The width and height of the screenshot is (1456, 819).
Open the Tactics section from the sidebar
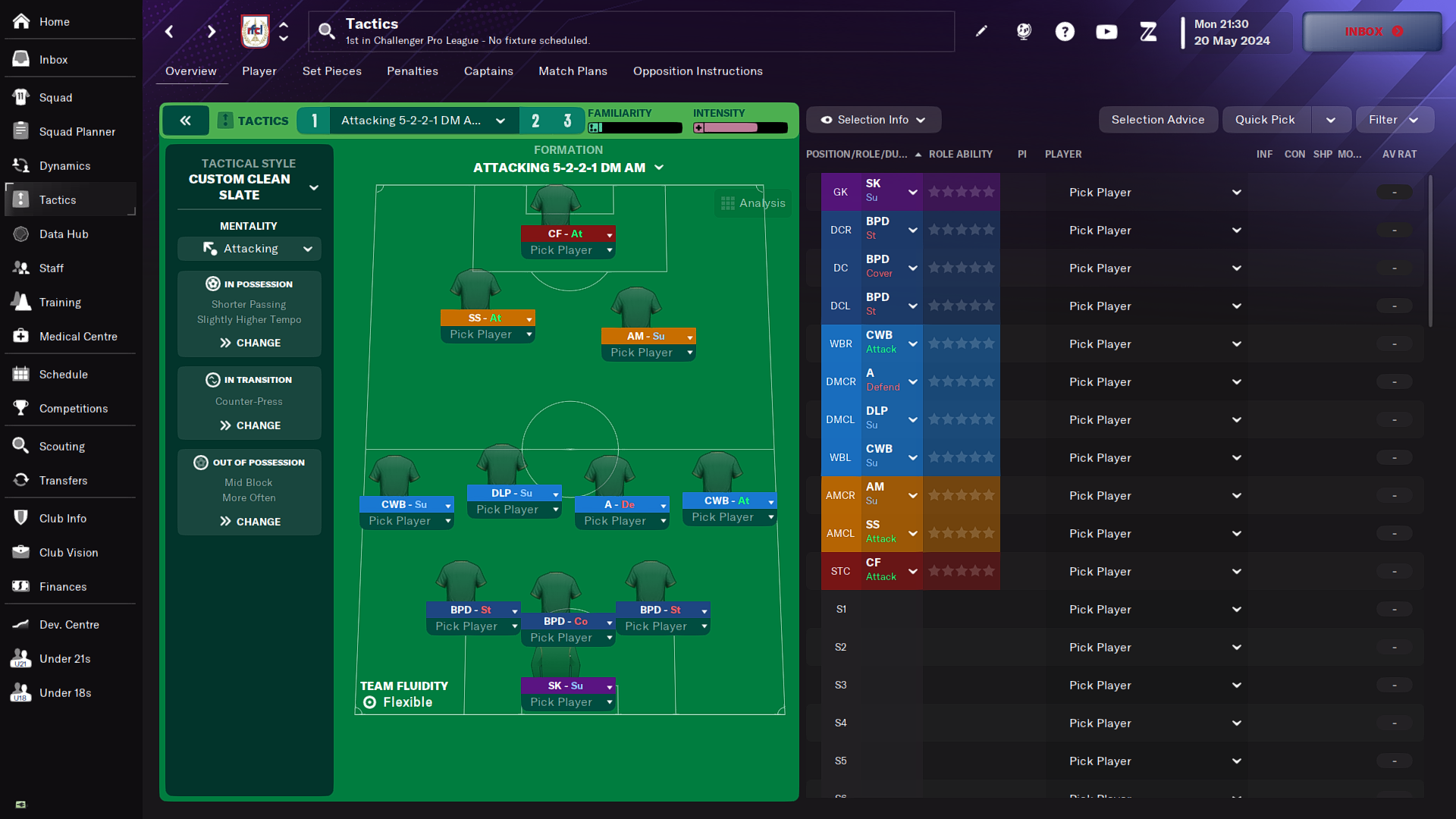coord(58,199)
